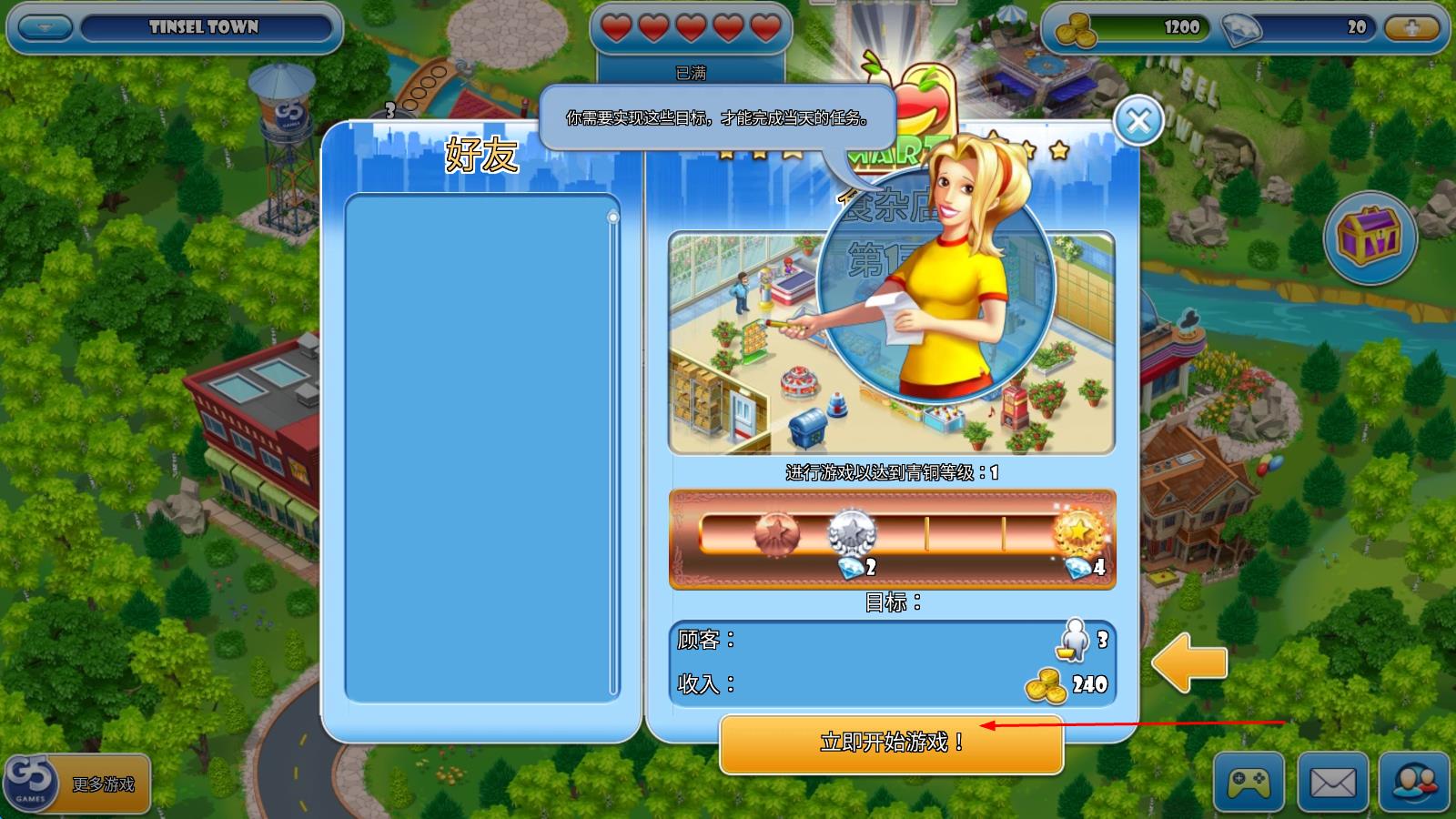Close the level info dialog

pos(1138,120)
